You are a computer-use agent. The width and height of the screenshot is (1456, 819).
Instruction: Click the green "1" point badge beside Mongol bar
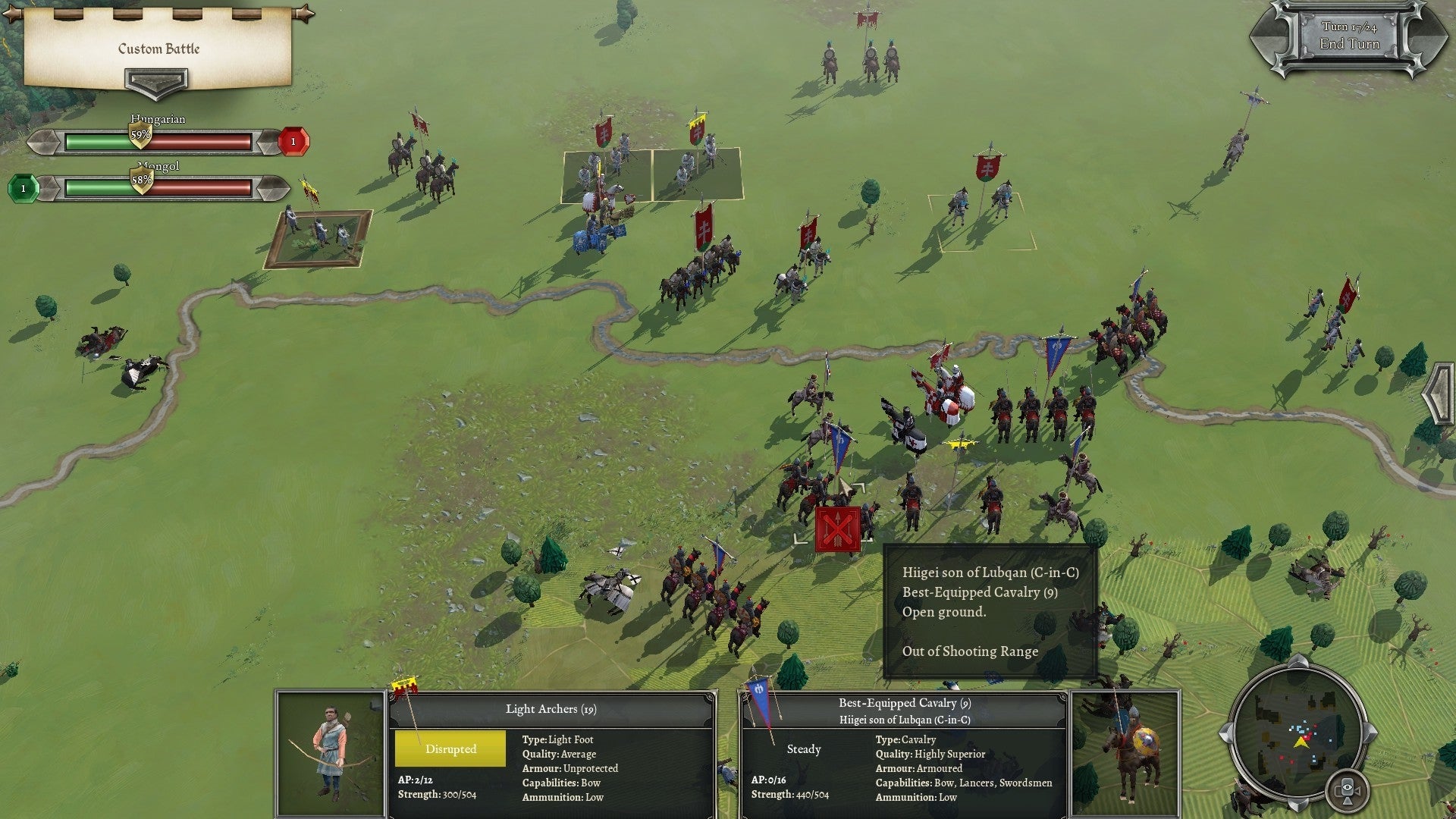click(24, 187)
